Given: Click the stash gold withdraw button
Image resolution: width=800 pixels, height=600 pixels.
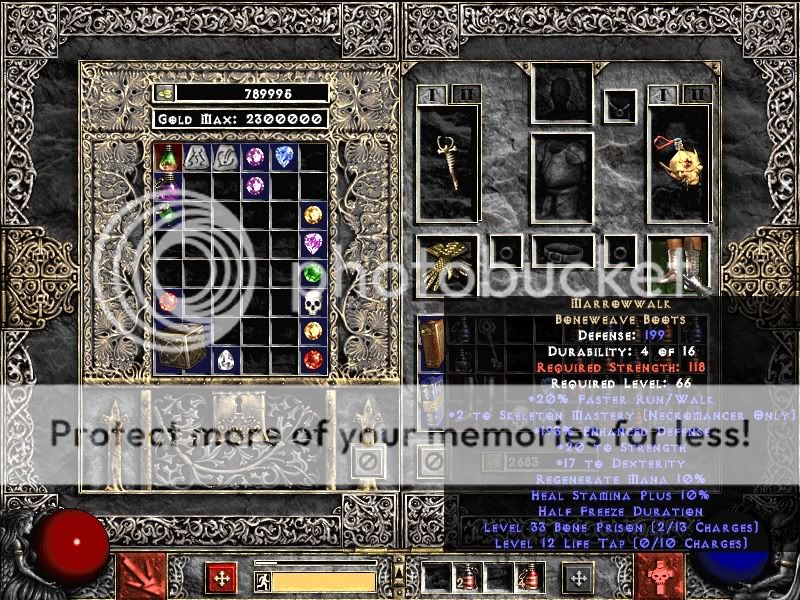Looking at the screenshot, I should click(x=166, y=93).
